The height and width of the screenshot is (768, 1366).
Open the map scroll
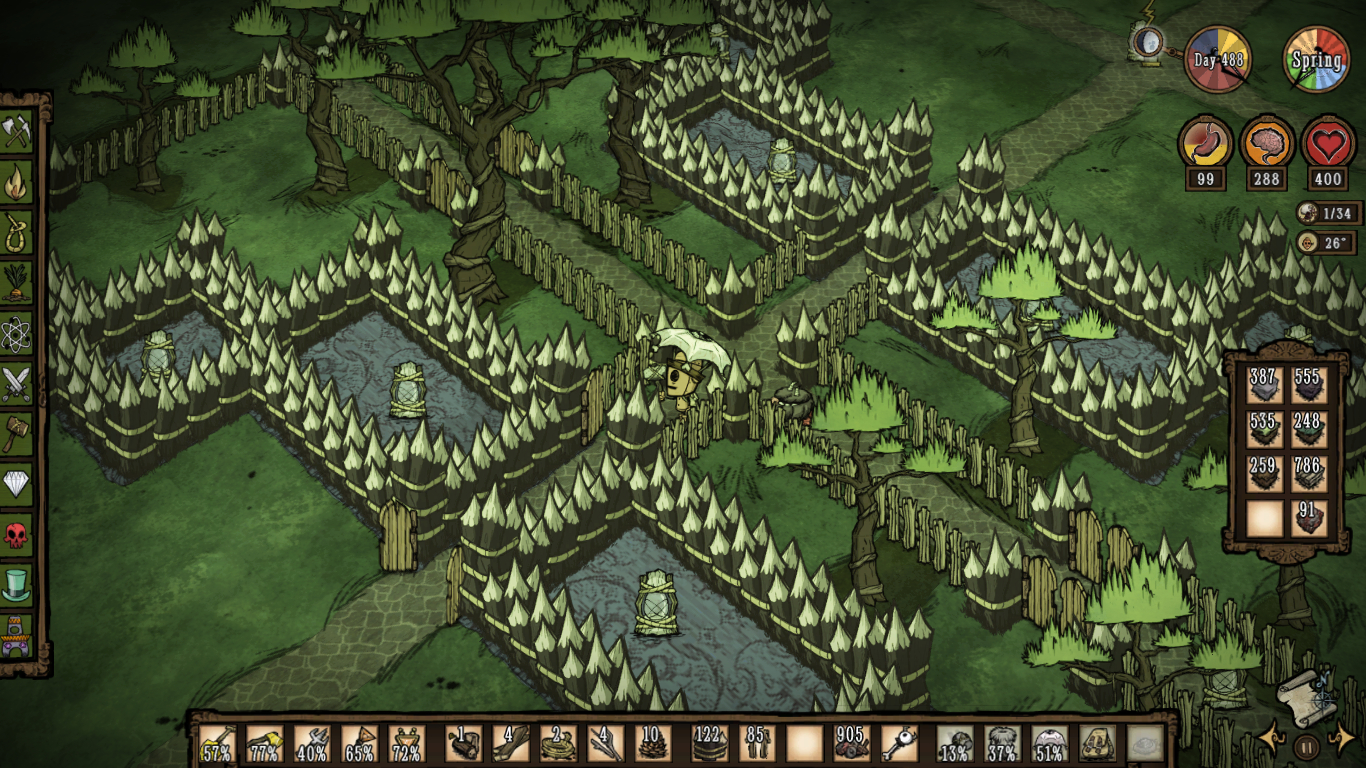coord(1306,698)
